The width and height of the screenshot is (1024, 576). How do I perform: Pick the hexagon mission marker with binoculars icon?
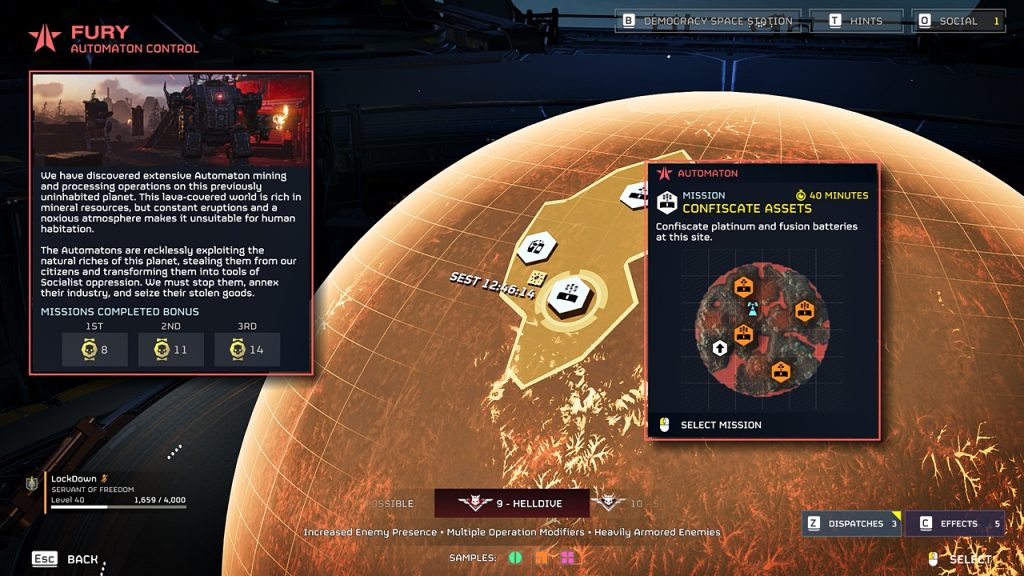(x=536, y=247)
